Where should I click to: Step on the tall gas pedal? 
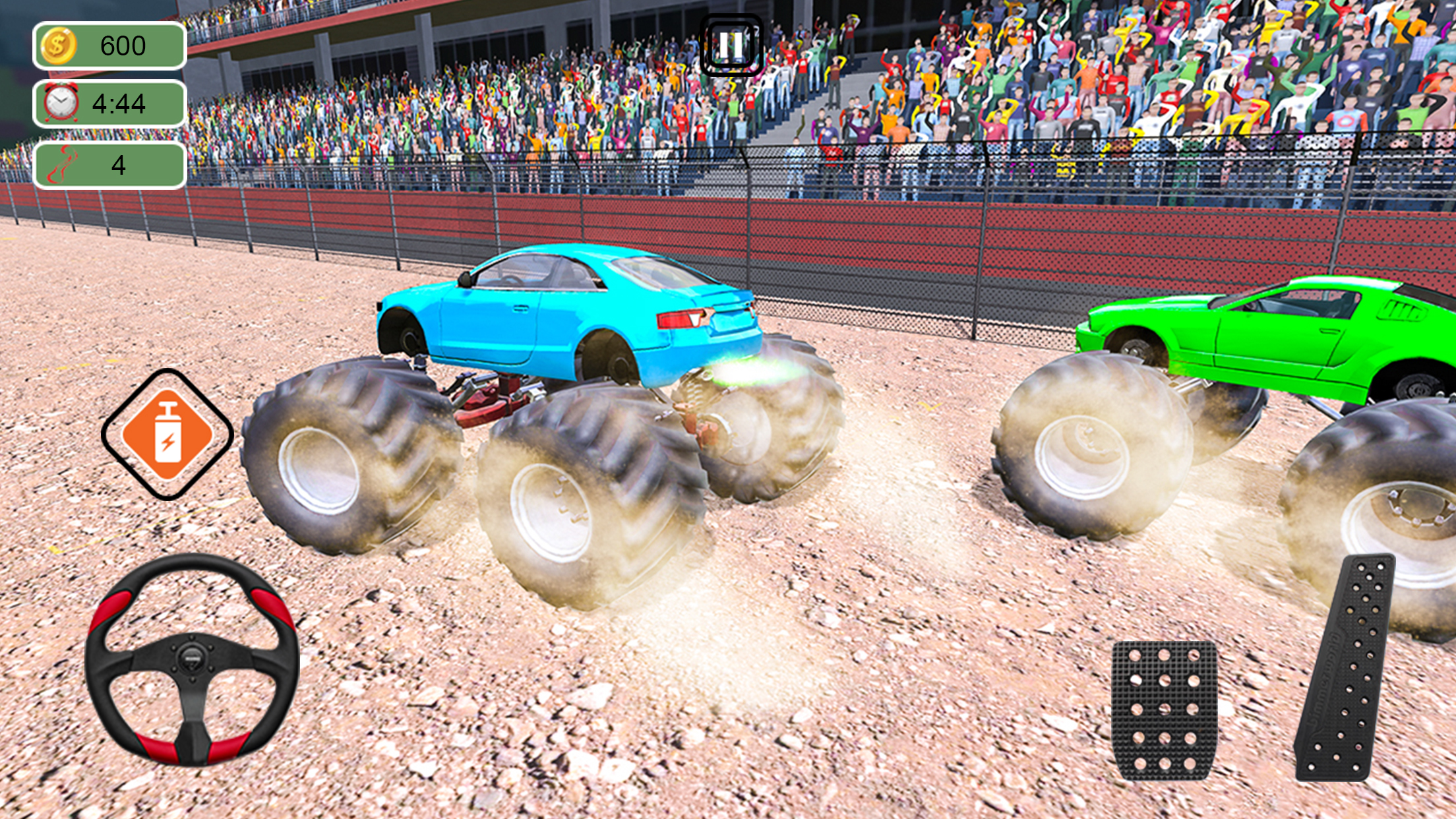1345,669
